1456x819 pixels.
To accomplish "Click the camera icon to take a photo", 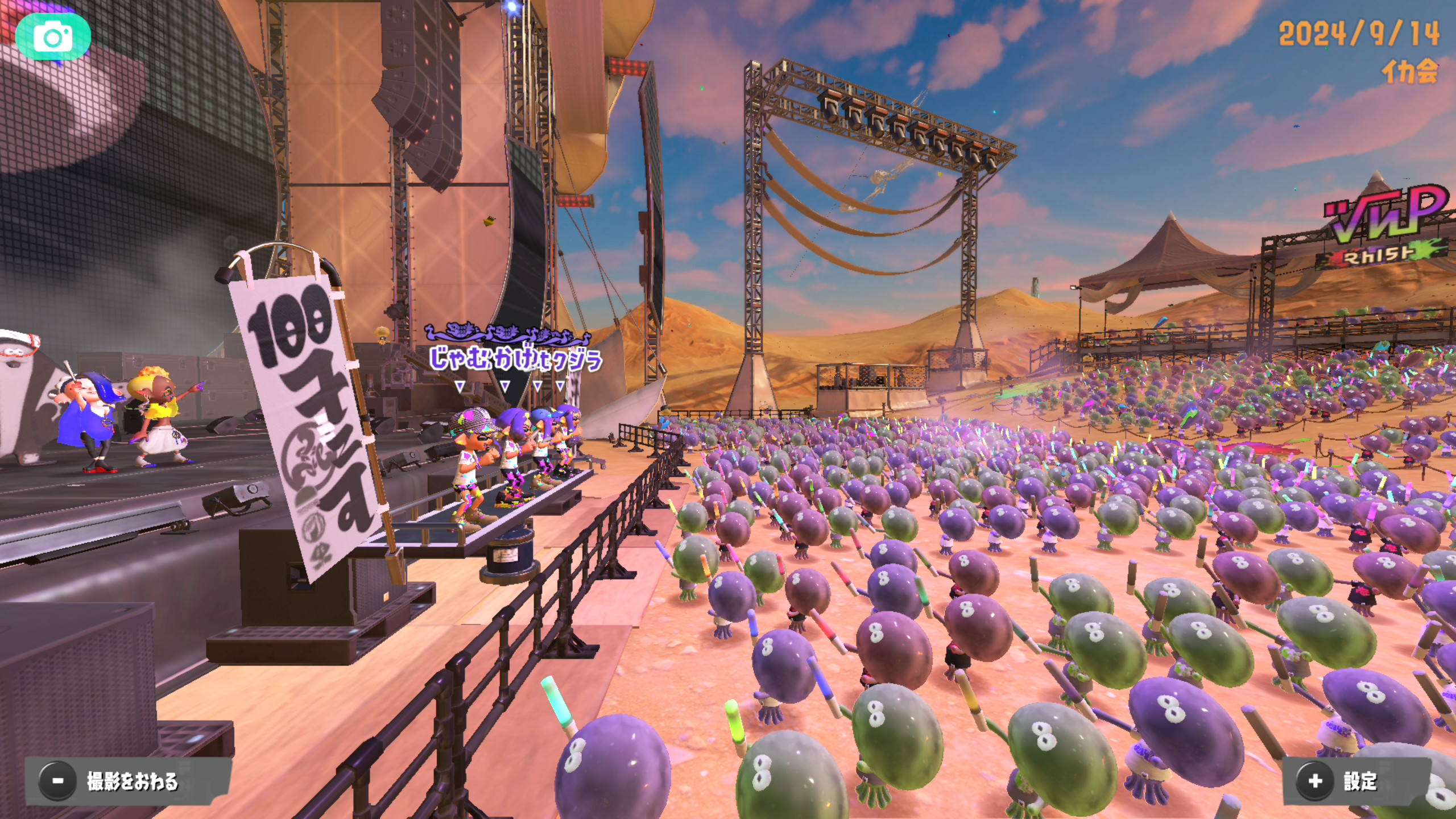I will point(53,38).
